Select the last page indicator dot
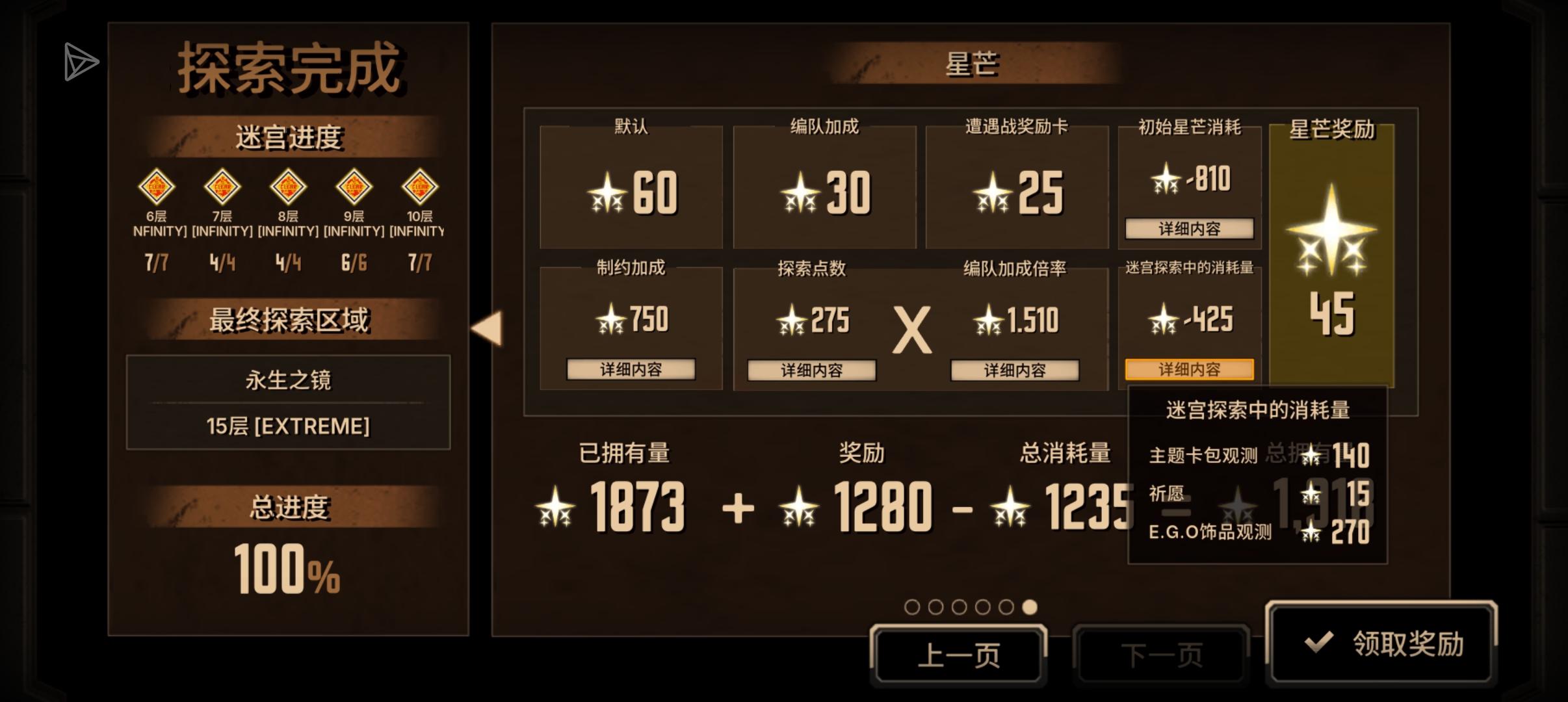 tap(1030, 606)
